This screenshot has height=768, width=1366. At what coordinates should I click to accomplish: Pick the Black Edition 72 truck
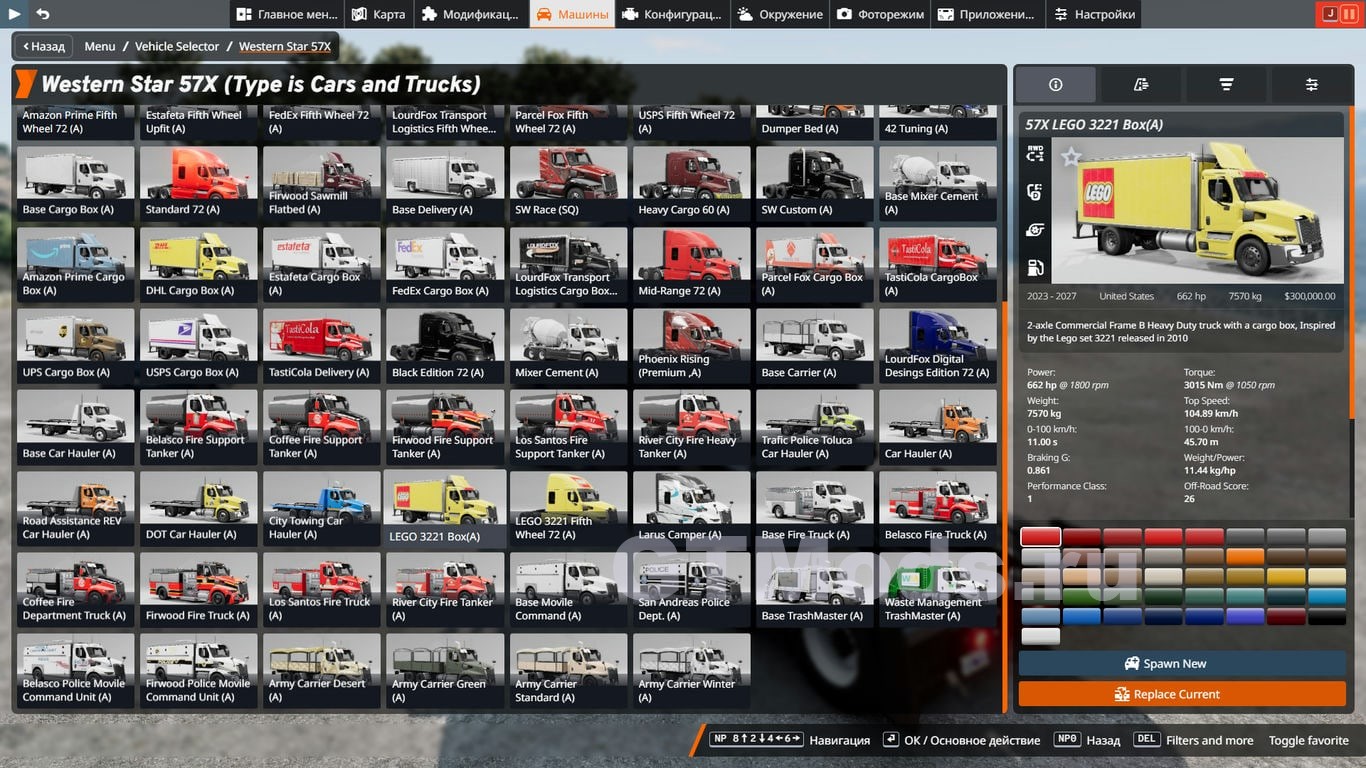coord(445,345)
